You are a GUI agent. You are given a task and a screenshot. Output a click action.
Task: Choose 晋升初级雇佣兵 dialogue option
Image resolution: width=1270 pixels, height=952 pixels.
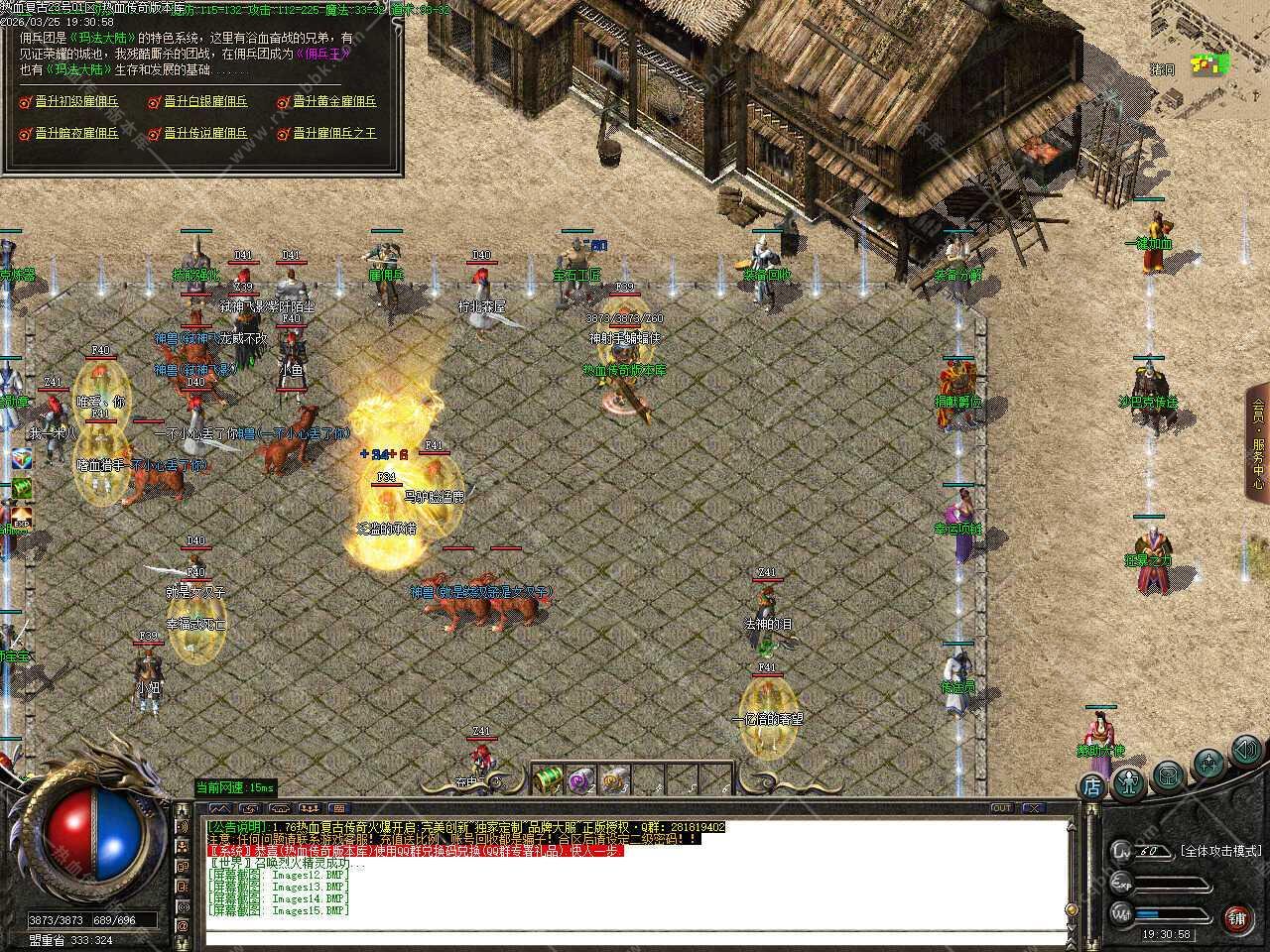(x=76, y=101)
